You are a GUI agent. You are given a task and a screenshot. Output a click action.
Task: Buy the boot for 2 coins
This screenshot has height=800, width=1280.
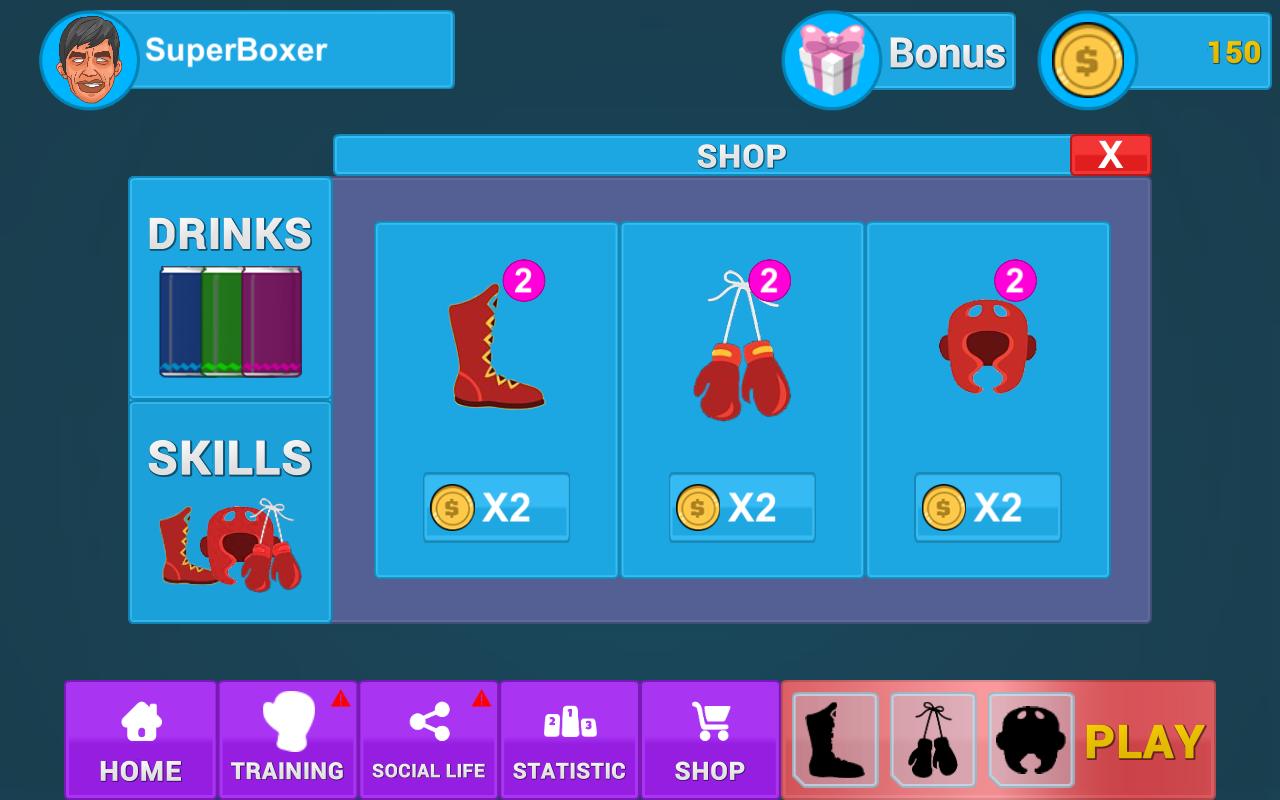[x=497, y=507]
